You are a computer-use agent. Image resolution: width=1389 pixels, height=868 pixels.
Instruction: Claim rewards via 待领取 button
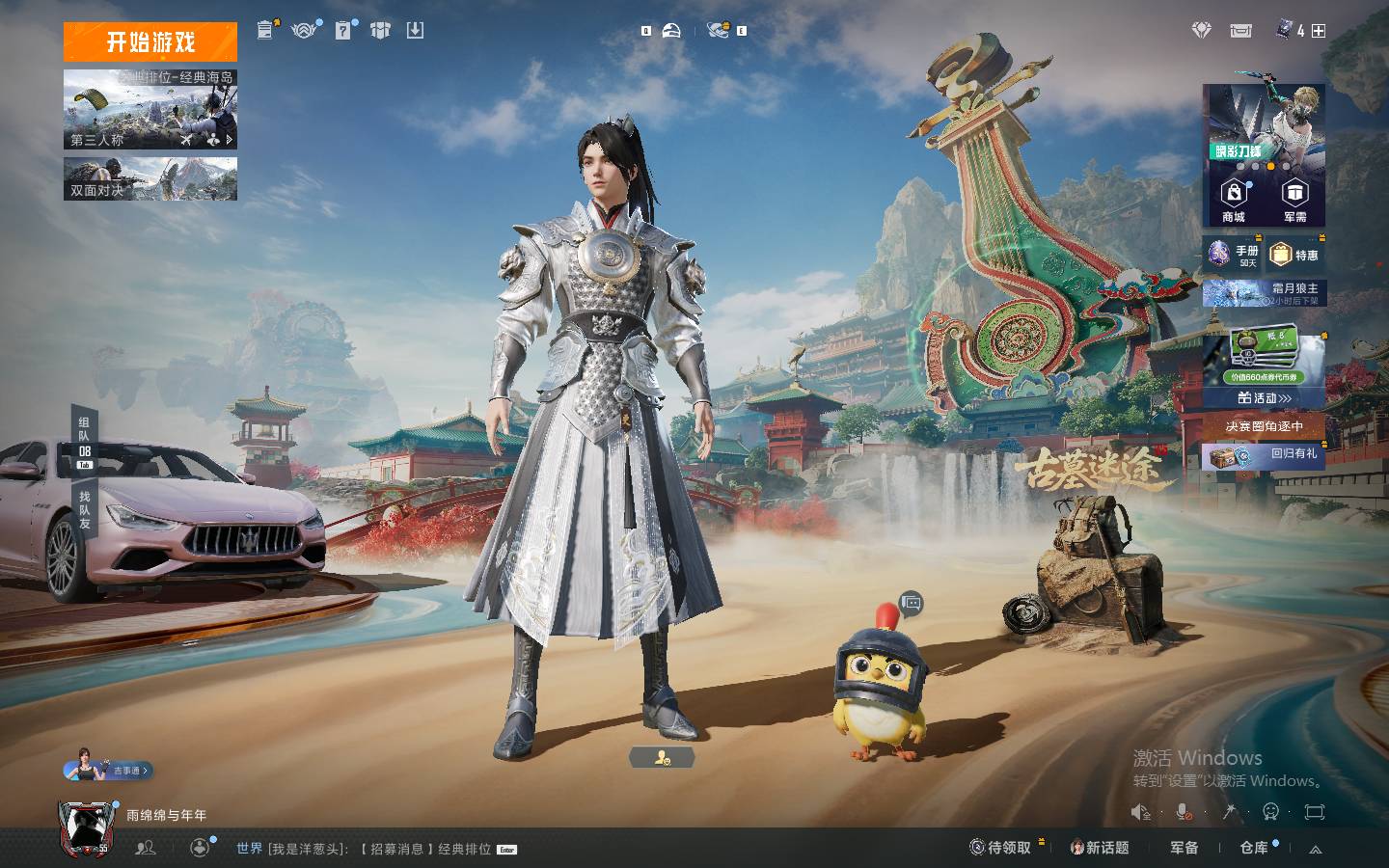[x=1001, y=848]
